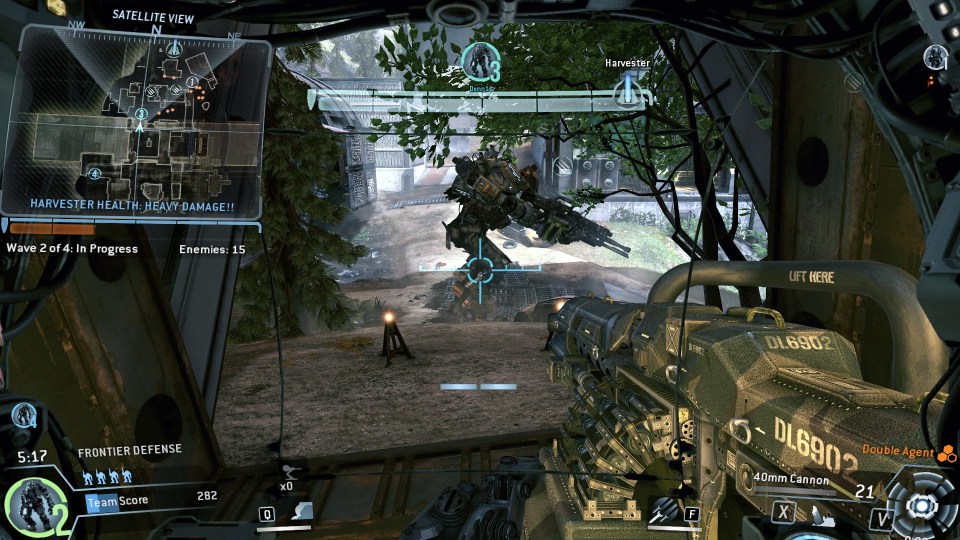Select the 40mm Cannon weapon label
This screenshot has height=540, width=960.
(792, 480)
